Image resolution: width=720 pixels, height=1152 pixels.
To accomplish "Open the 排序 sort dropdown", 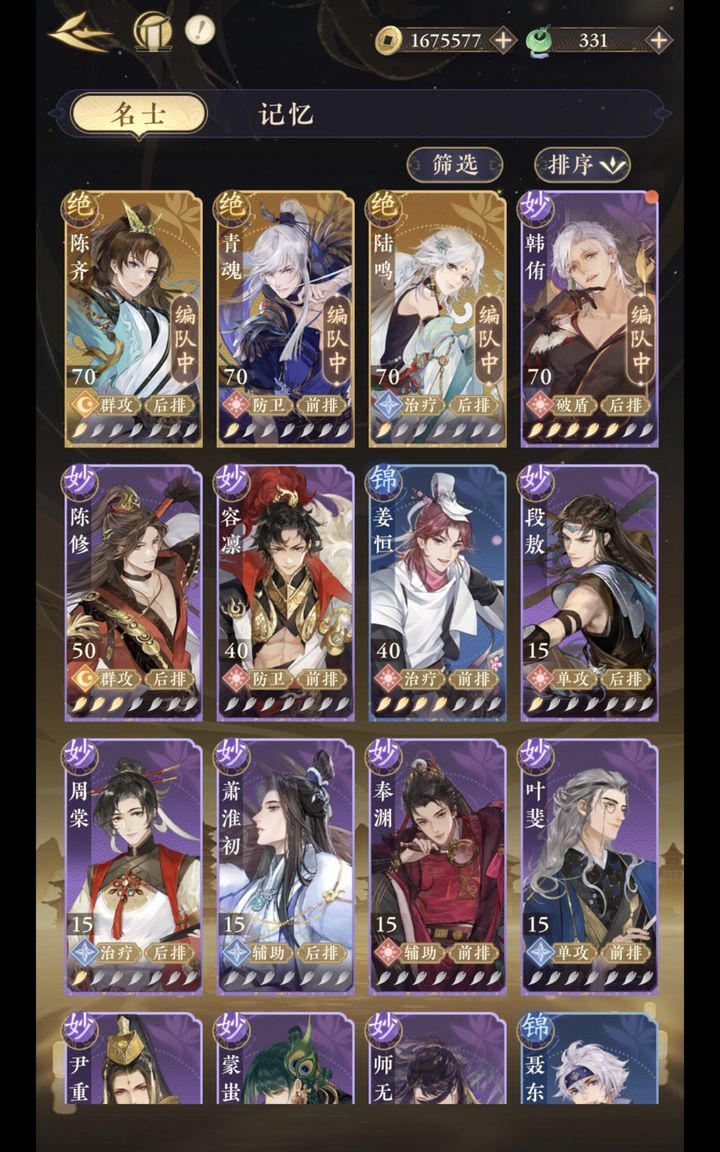I will click(x=582, y=165).
